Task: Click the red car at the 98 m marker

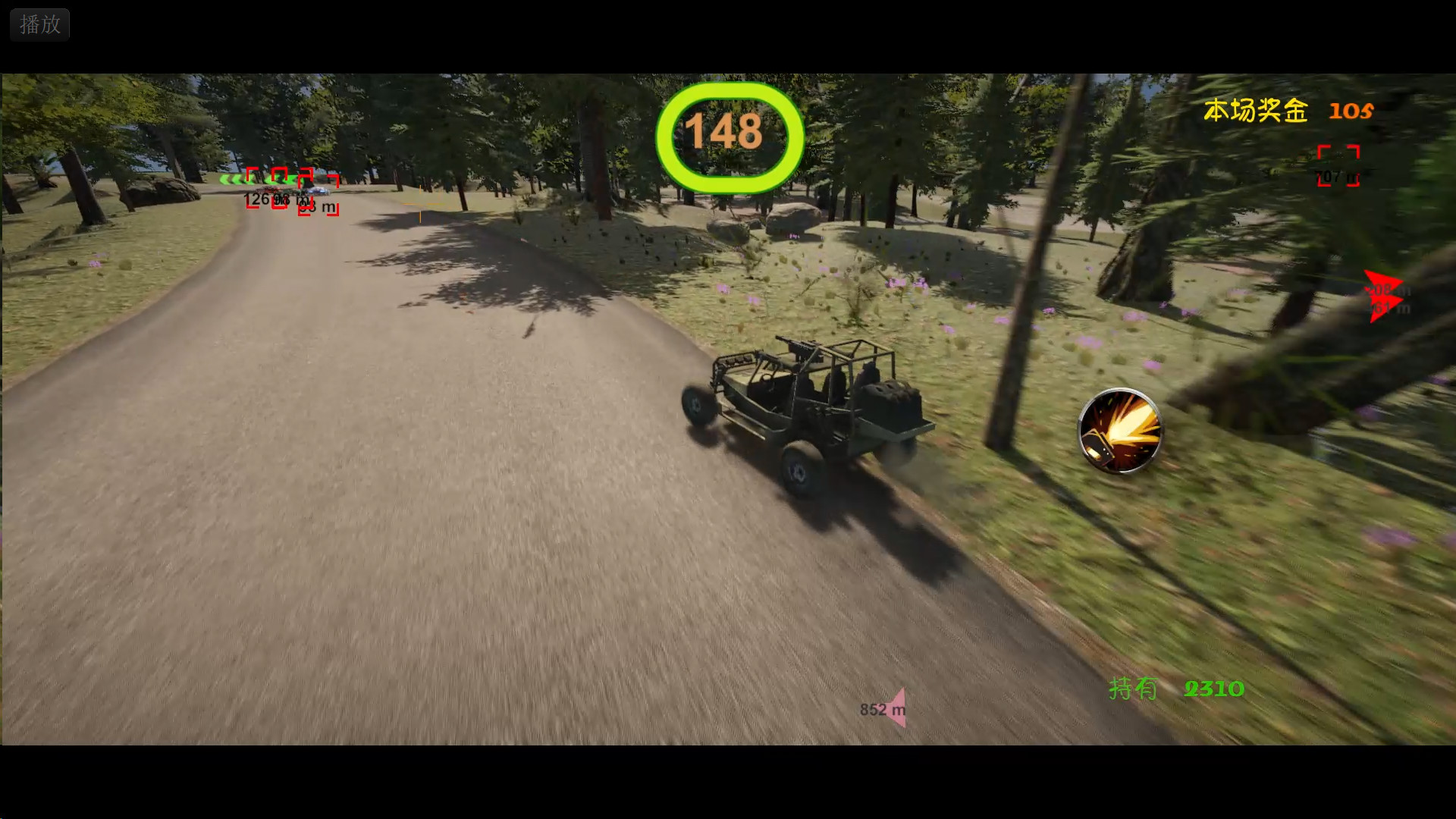Action: pyautogui.click(x=268, y=190)
